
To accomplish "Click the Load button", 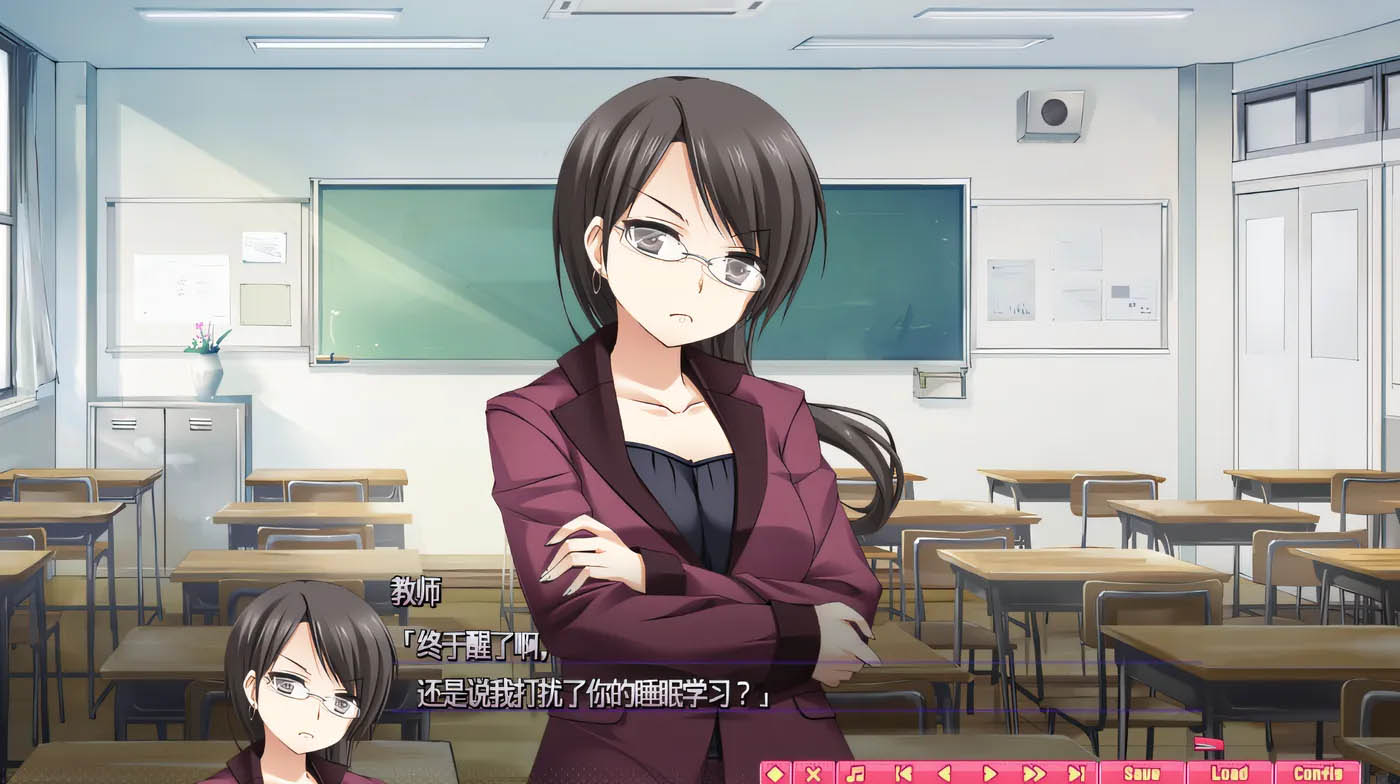I will coord(1232,772).
